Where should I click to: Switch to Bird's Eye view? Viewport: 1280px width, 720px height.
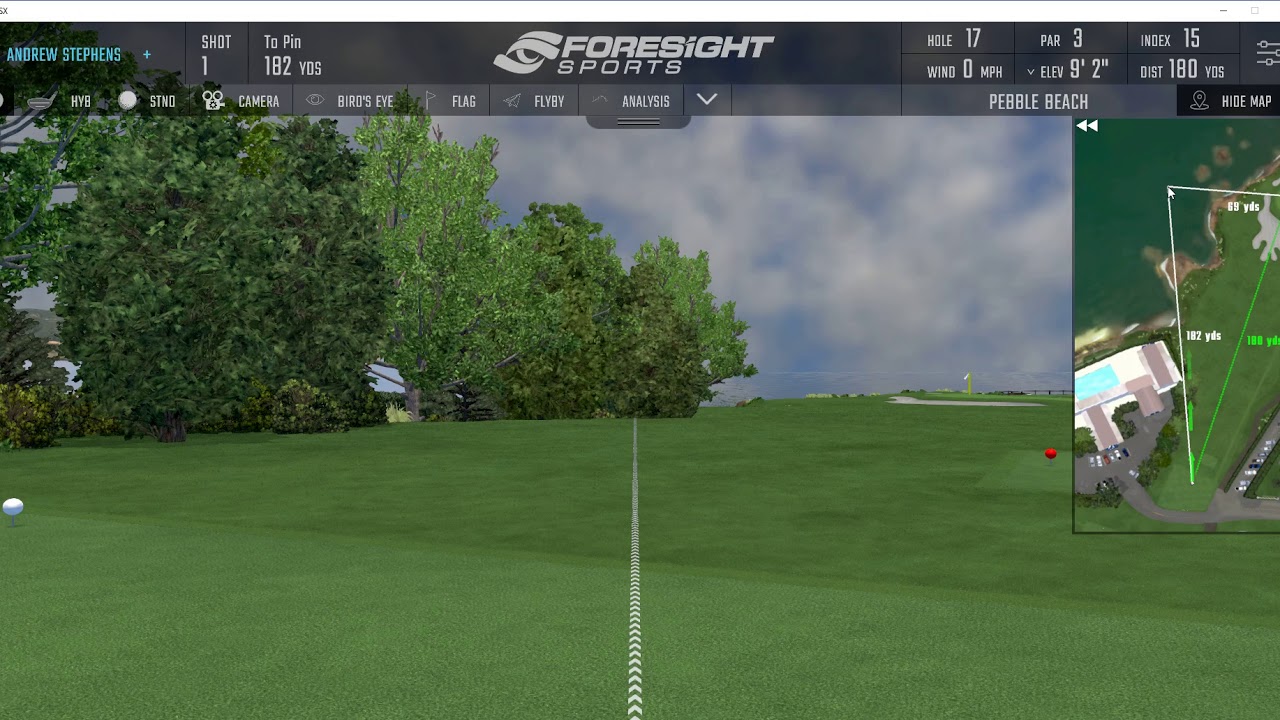pos(350,101)
